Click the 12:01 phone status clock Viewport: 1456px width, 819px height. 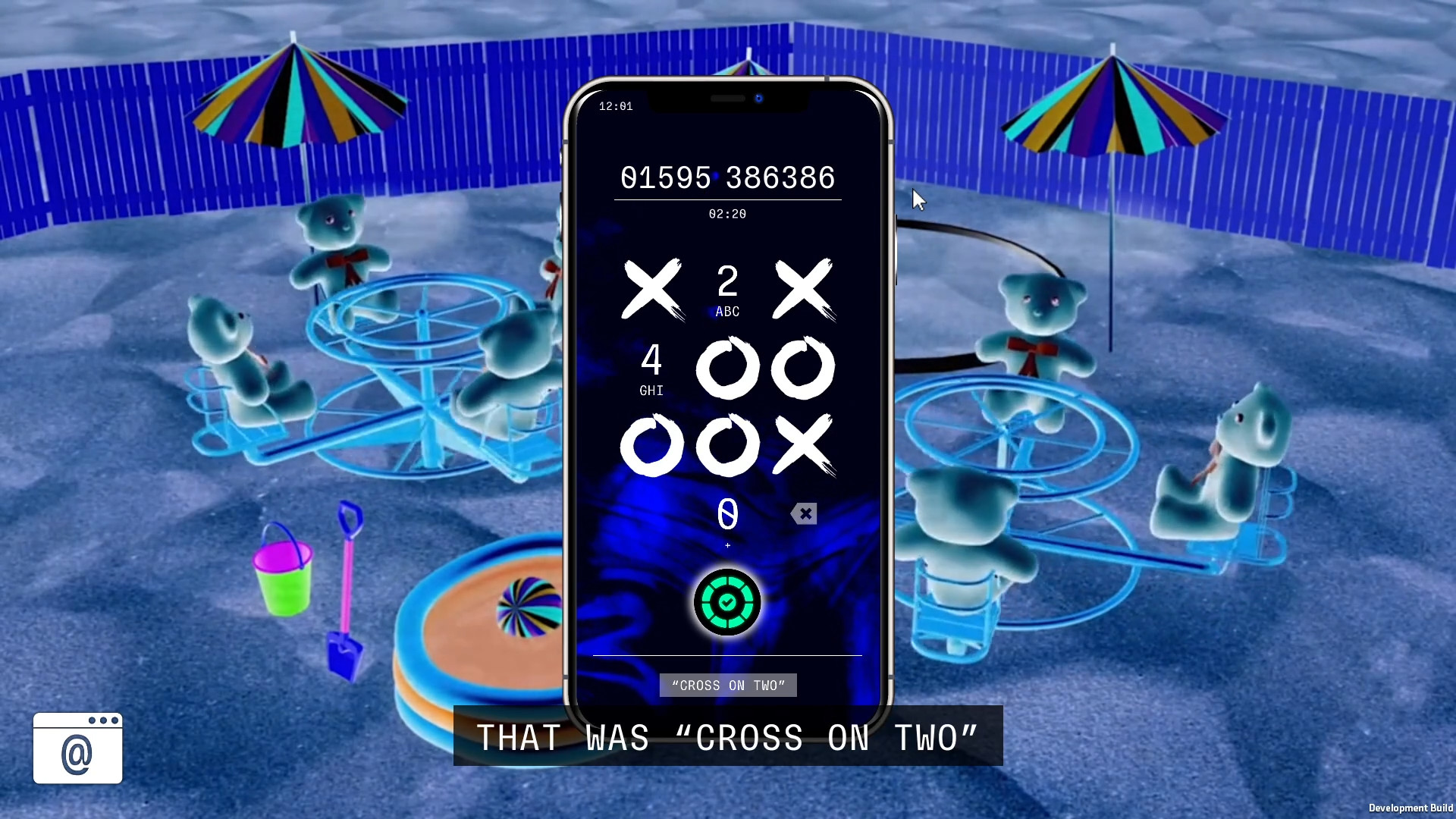[615, 106]
